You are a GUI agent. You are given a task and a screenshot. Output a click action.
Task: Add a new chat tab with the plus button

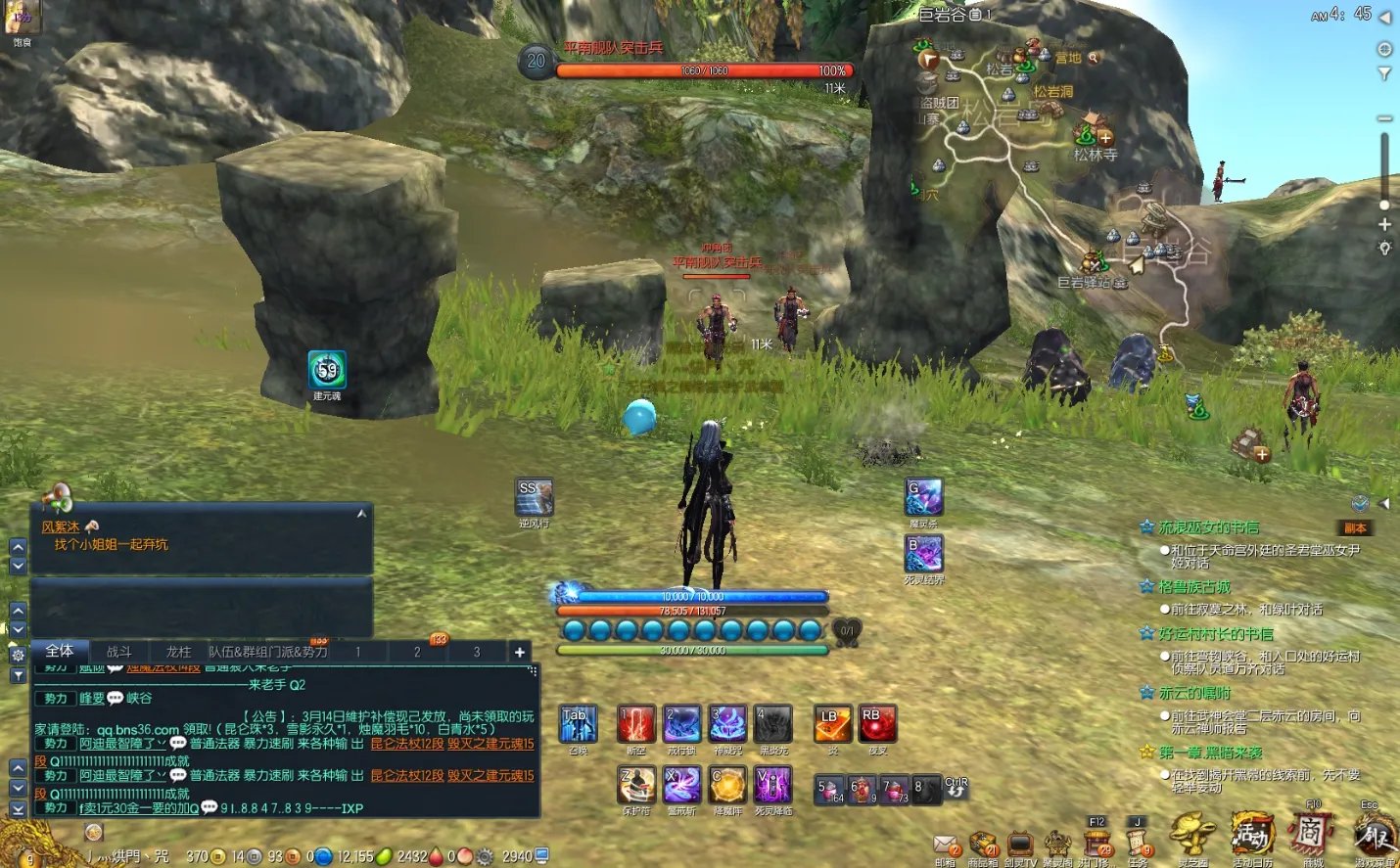click(x=520, y=652)
